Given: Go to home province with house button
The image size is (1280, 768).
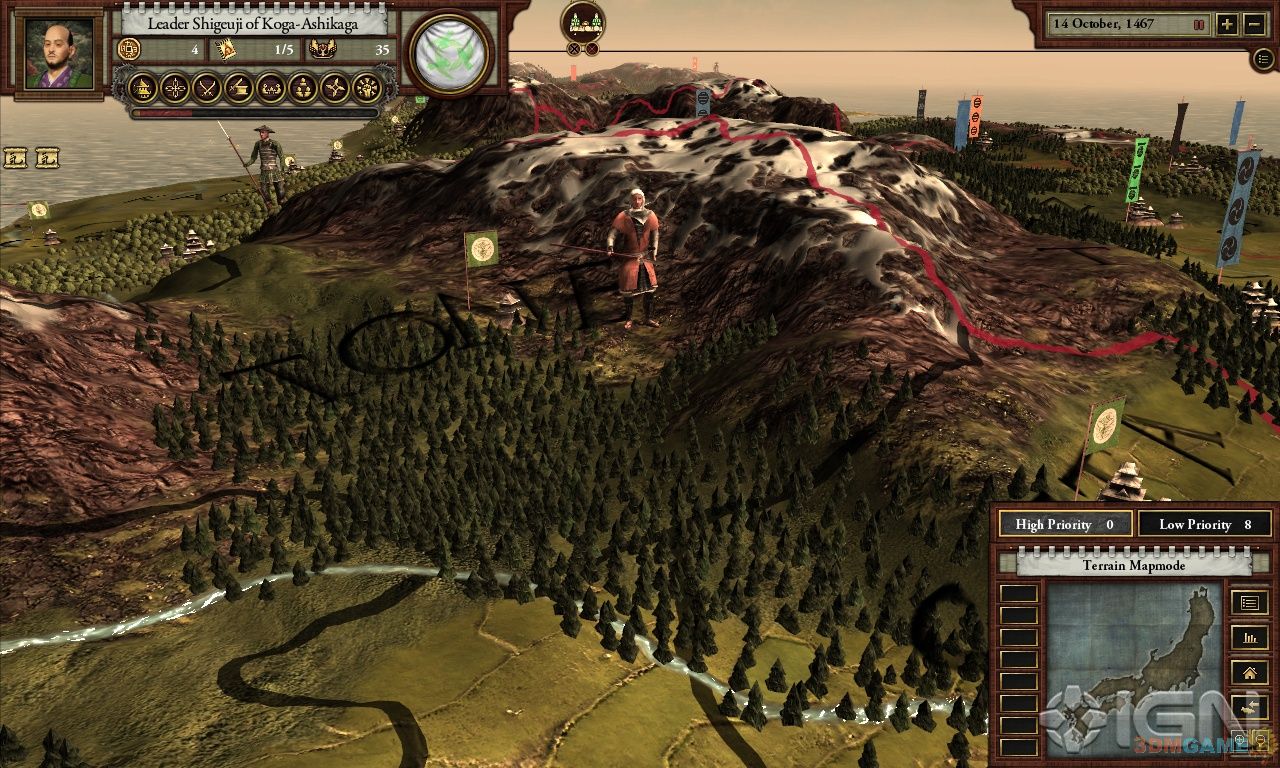Looking at the screenshot, I should pos(1249,672).
